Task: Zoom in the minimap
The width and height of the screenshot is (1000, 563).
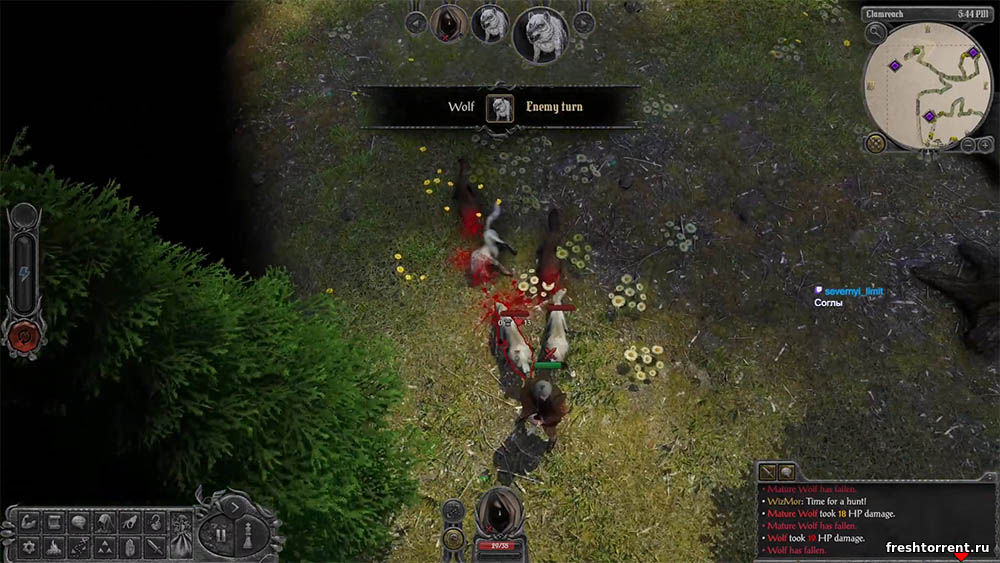Action: coord(984,145)
